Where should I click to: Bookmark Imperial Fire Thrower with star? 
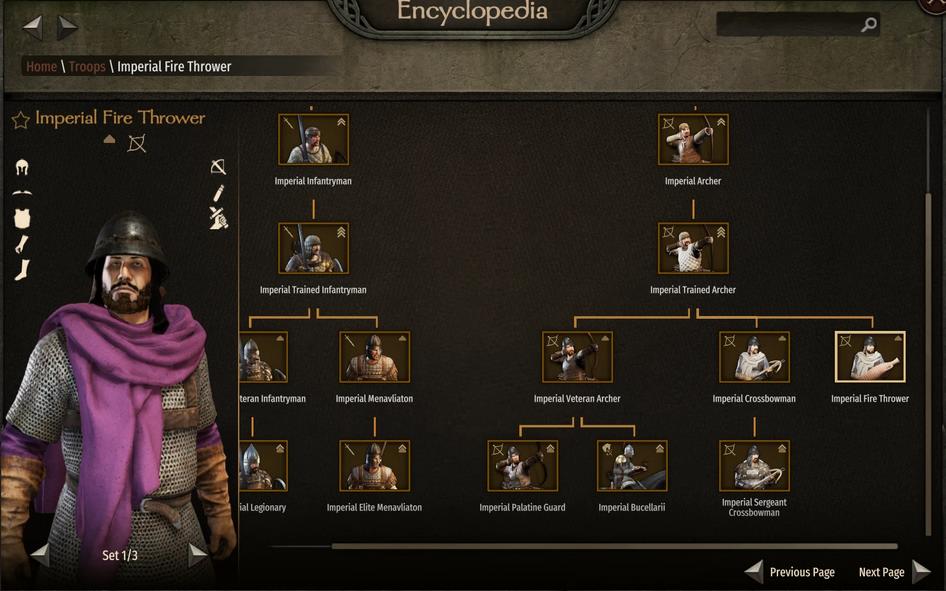point(20,120)
